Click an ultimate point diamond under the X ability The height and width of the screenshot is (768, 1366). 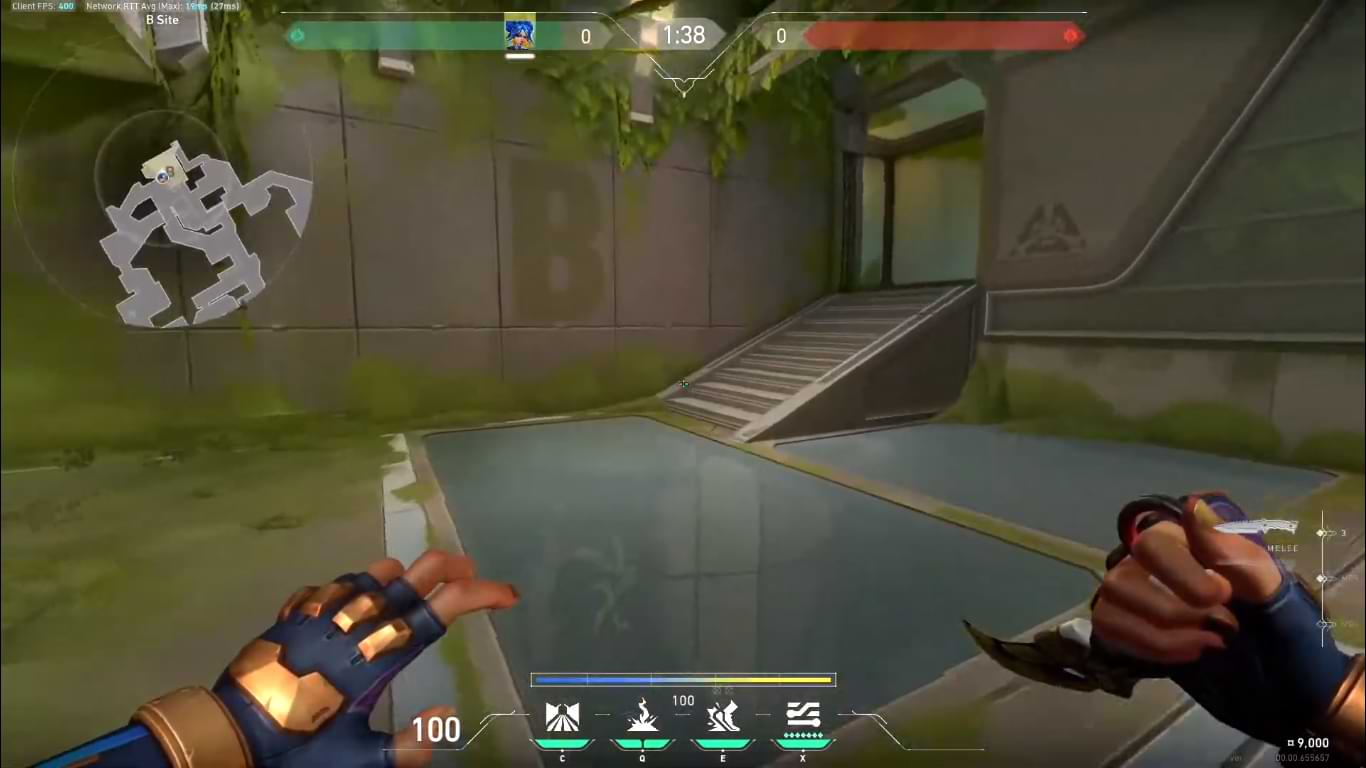[805, 735]
